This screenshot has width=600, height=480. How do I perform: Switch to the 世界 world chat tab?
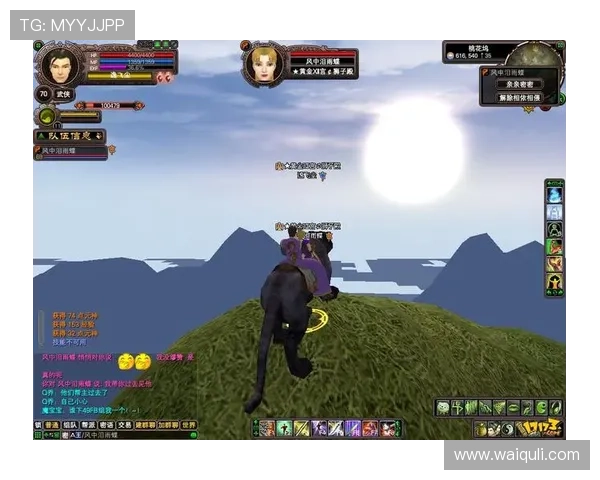point(188,425)
